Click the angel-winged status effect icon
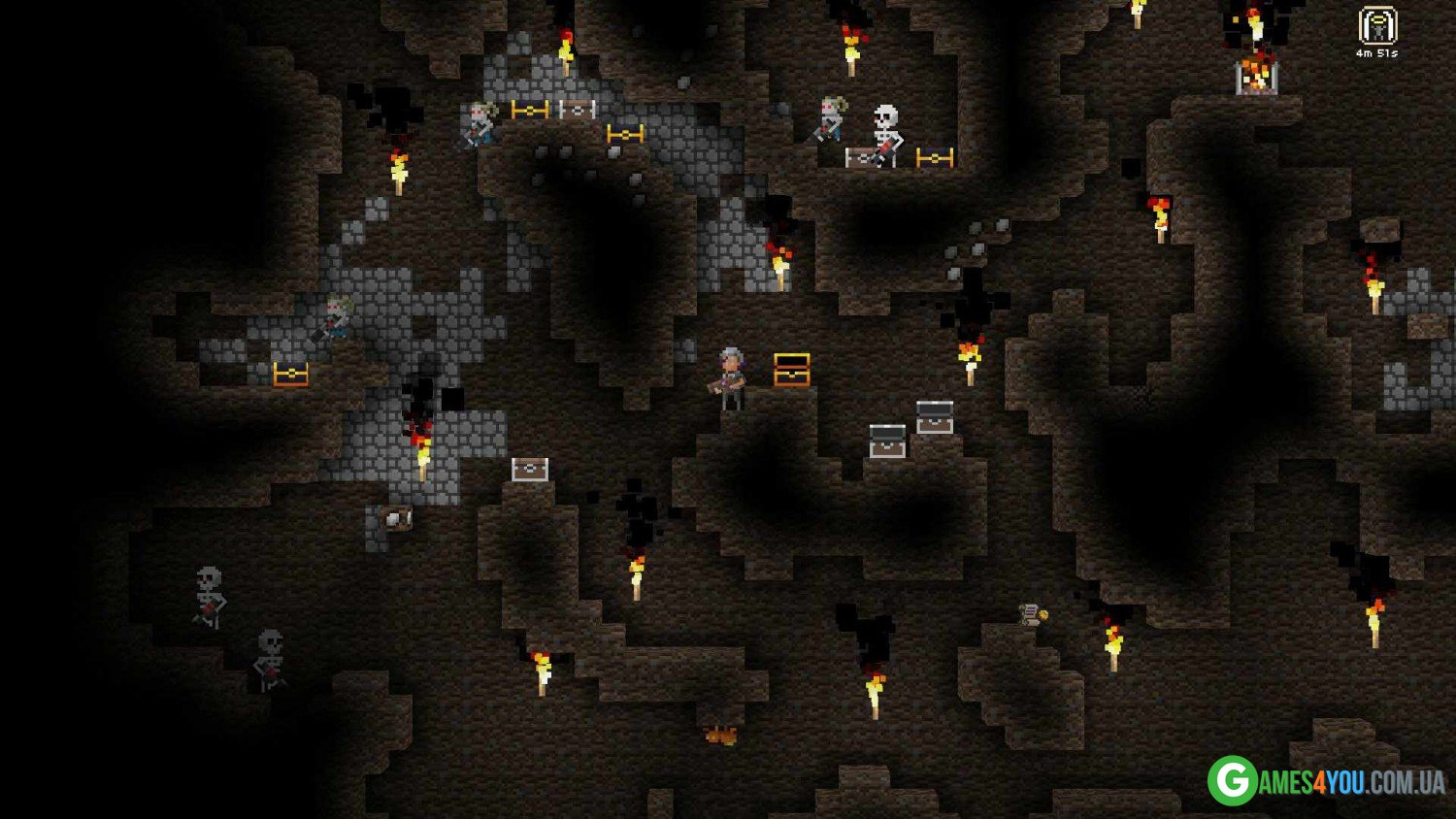The height and width of the screenshot is (819, 1456). coord(1376,25)
